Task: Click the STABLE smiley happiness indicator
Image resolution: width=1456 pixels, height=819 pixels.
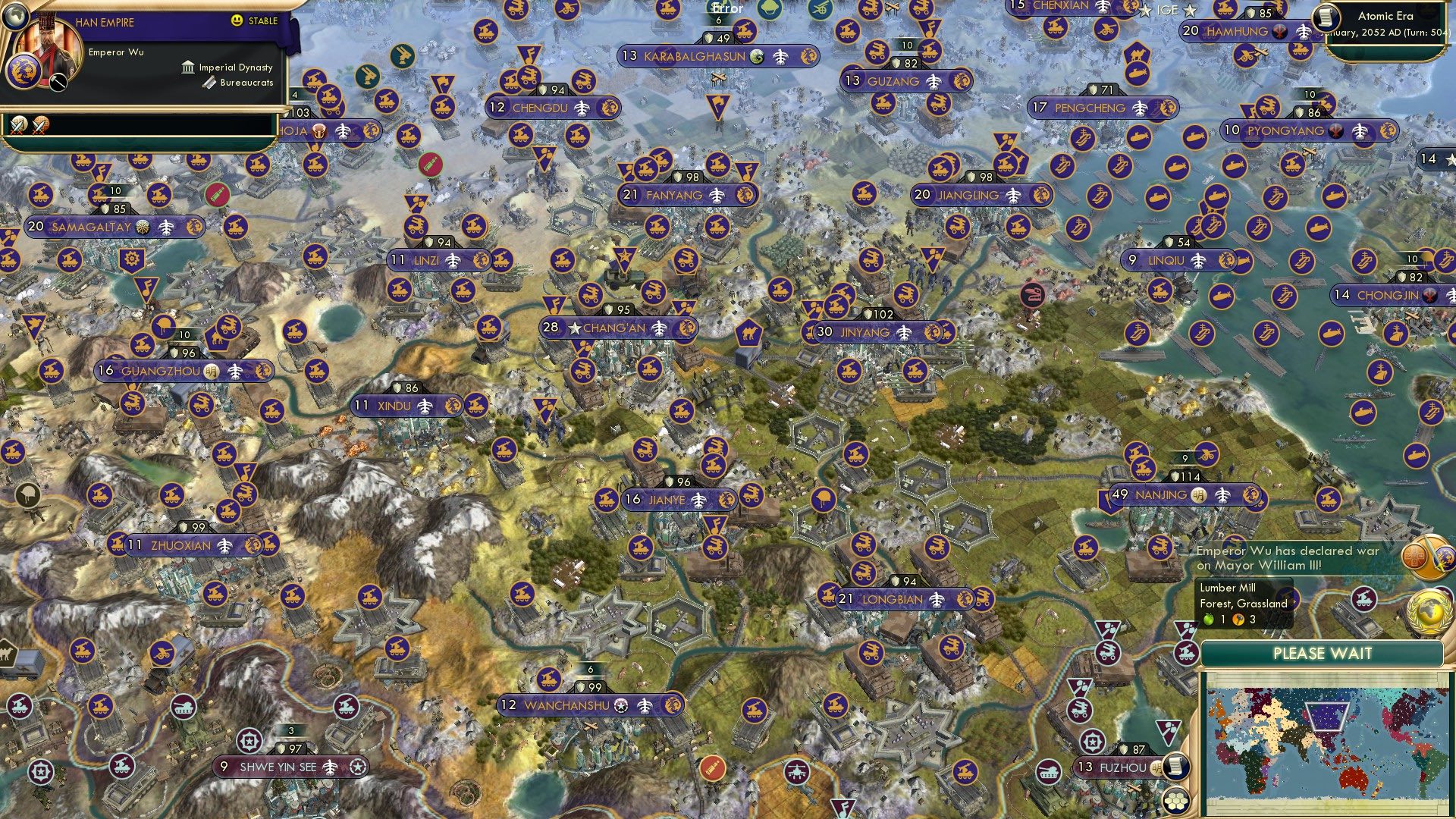Action: [x=237, y=20]
